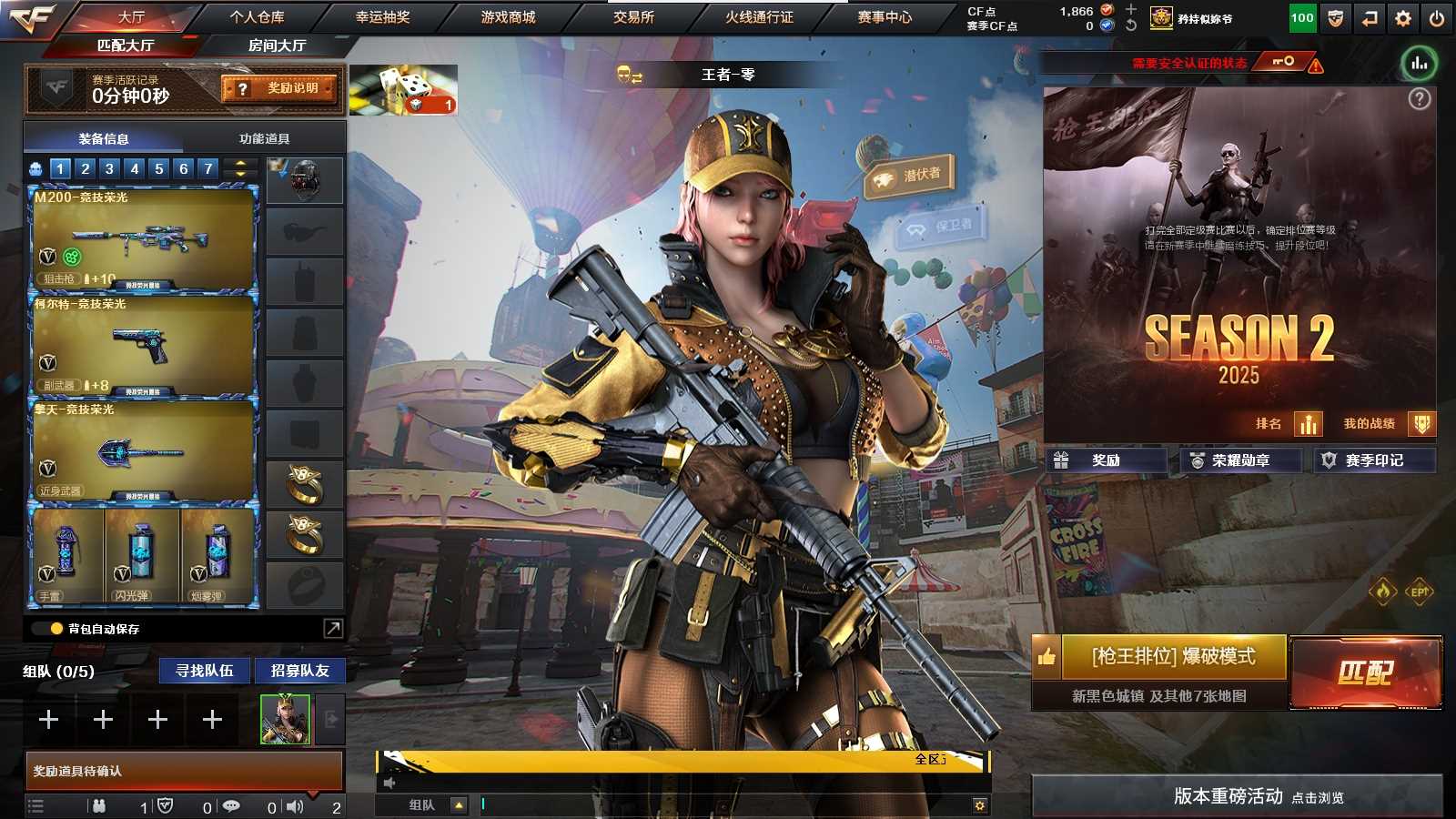
Task: Click the power icon to exit
Action: (1437, 18)
